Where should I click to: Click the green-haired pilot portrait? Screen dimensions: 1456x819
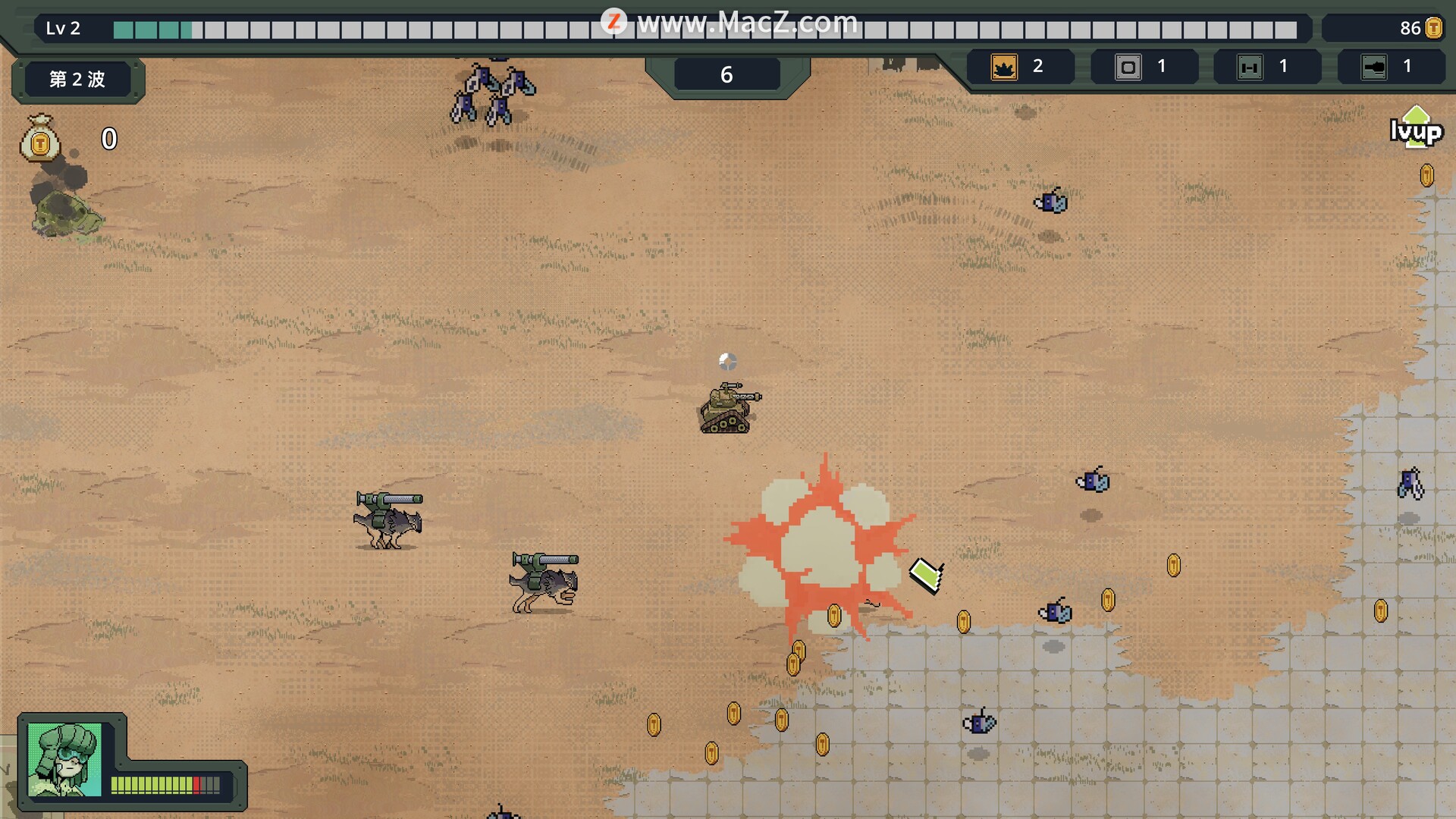tap(64, 759)
